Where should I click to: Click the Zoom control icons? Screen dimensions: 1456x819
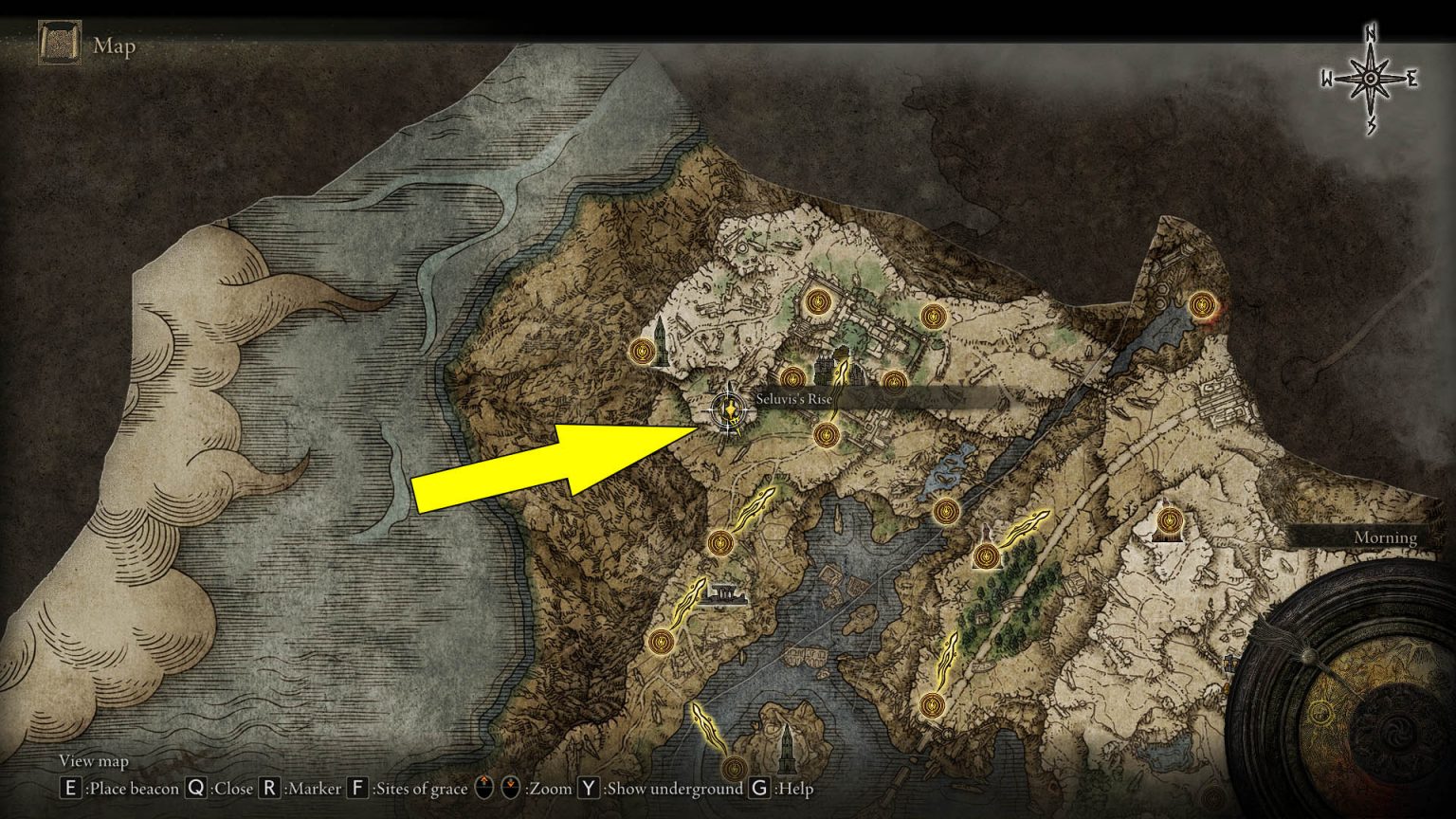495,787
